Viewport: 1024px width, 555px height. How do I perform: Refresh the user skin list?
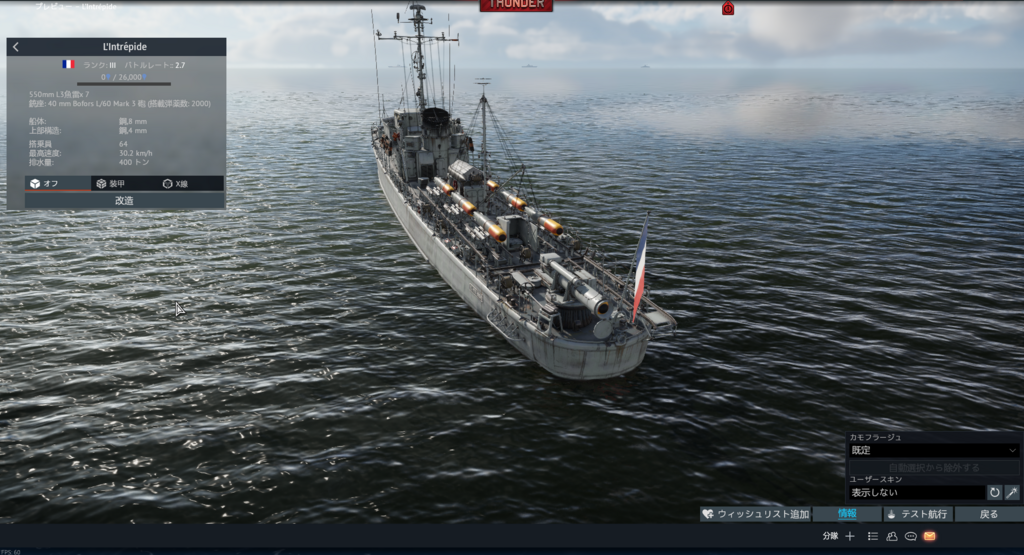[x=994, y=492]
